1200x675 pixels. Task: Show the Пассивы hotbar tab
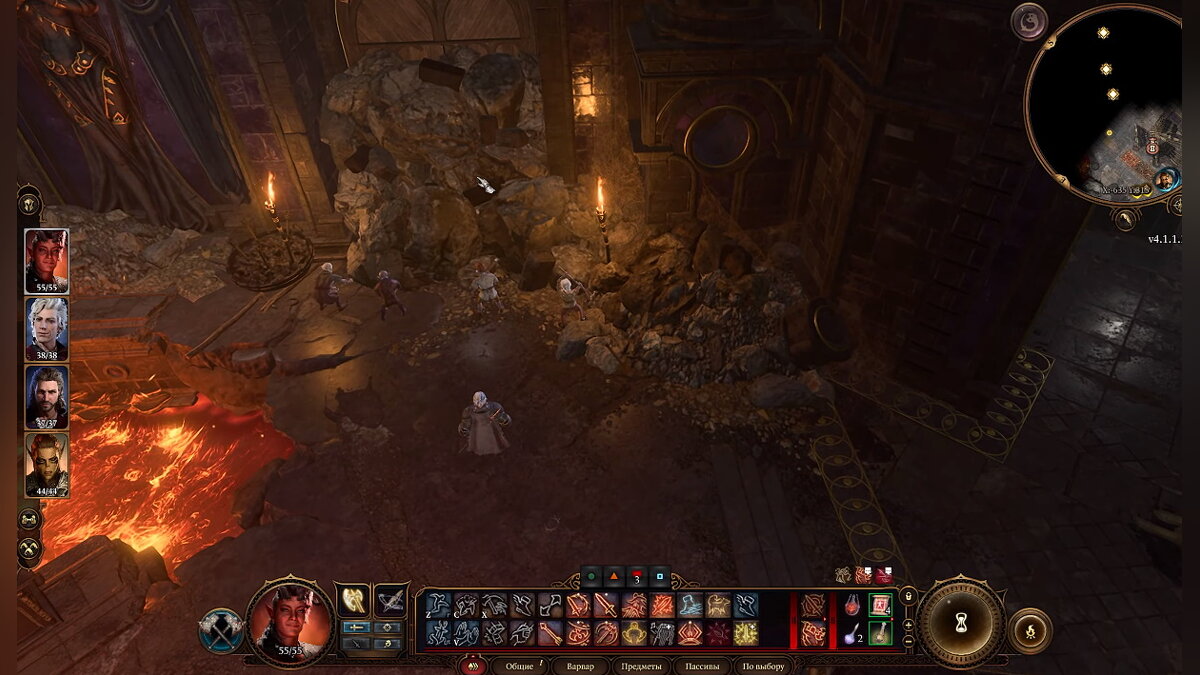coord(700,666)
